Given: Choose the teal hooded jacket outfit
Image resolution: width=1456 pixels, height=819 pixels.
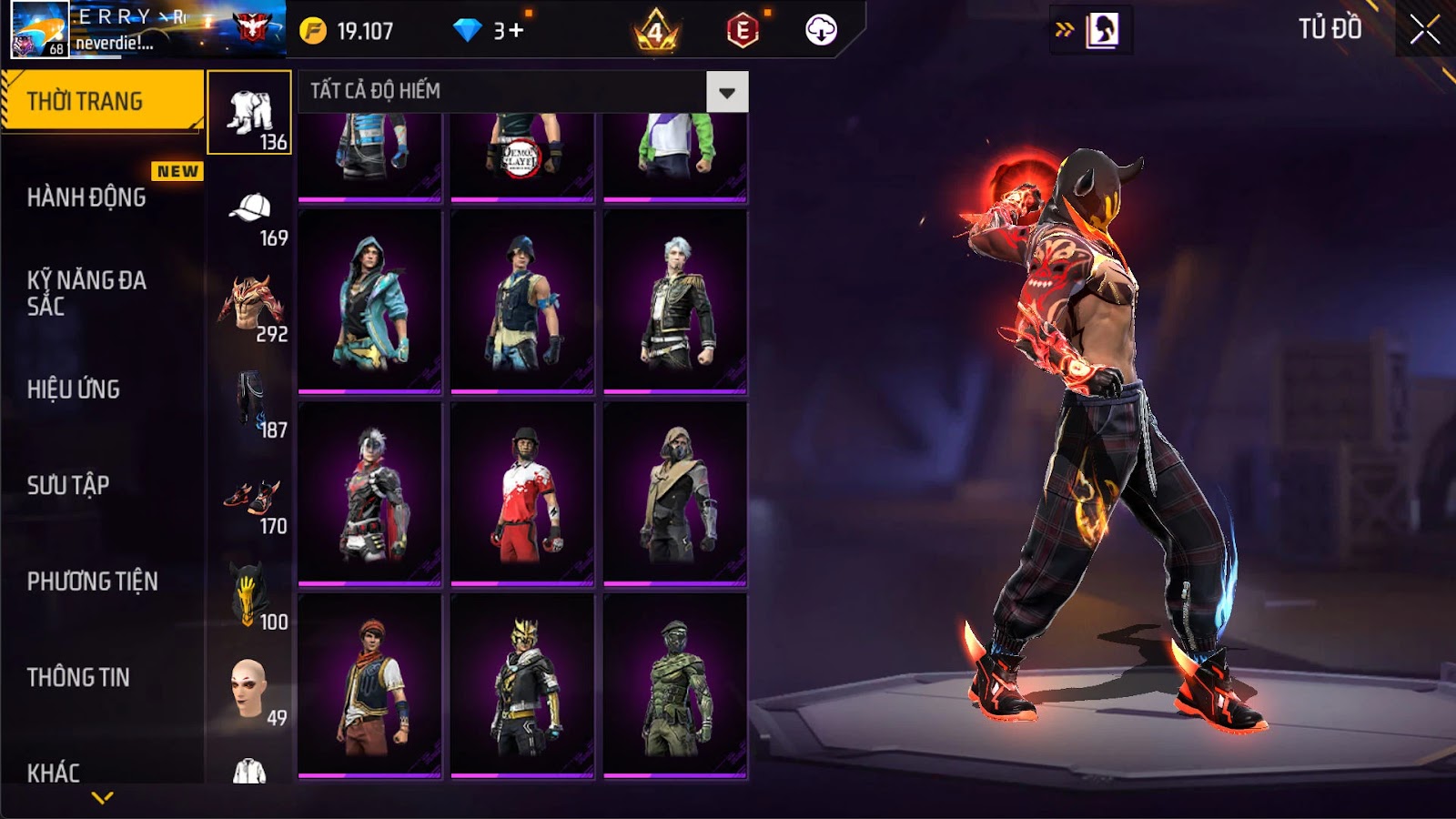Looking at the screenshot, I should point(369,303).
